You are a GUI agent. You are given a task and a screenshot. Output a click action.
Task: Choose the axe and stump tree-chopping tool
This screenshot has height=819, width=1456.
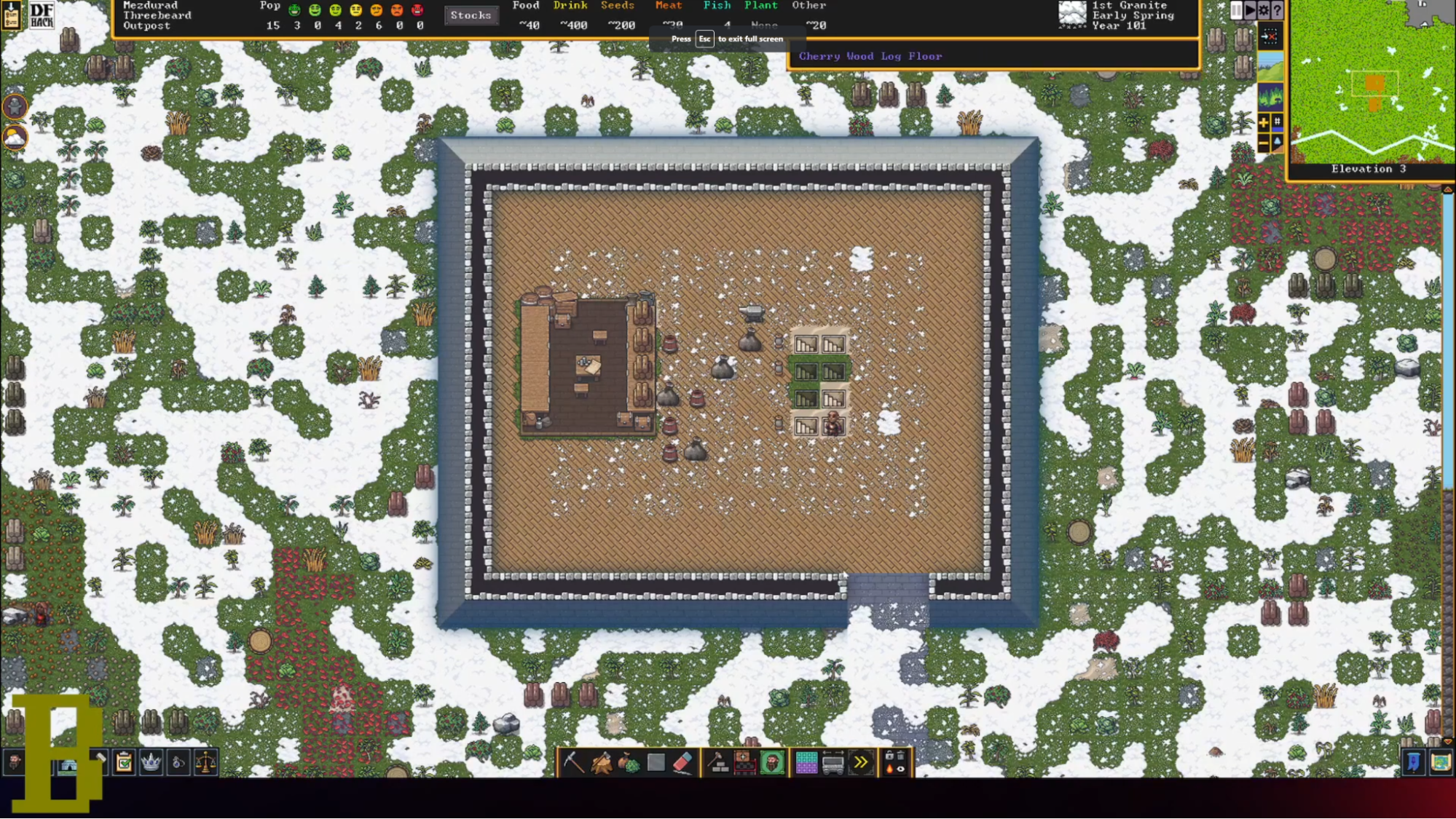coord(602,762)
